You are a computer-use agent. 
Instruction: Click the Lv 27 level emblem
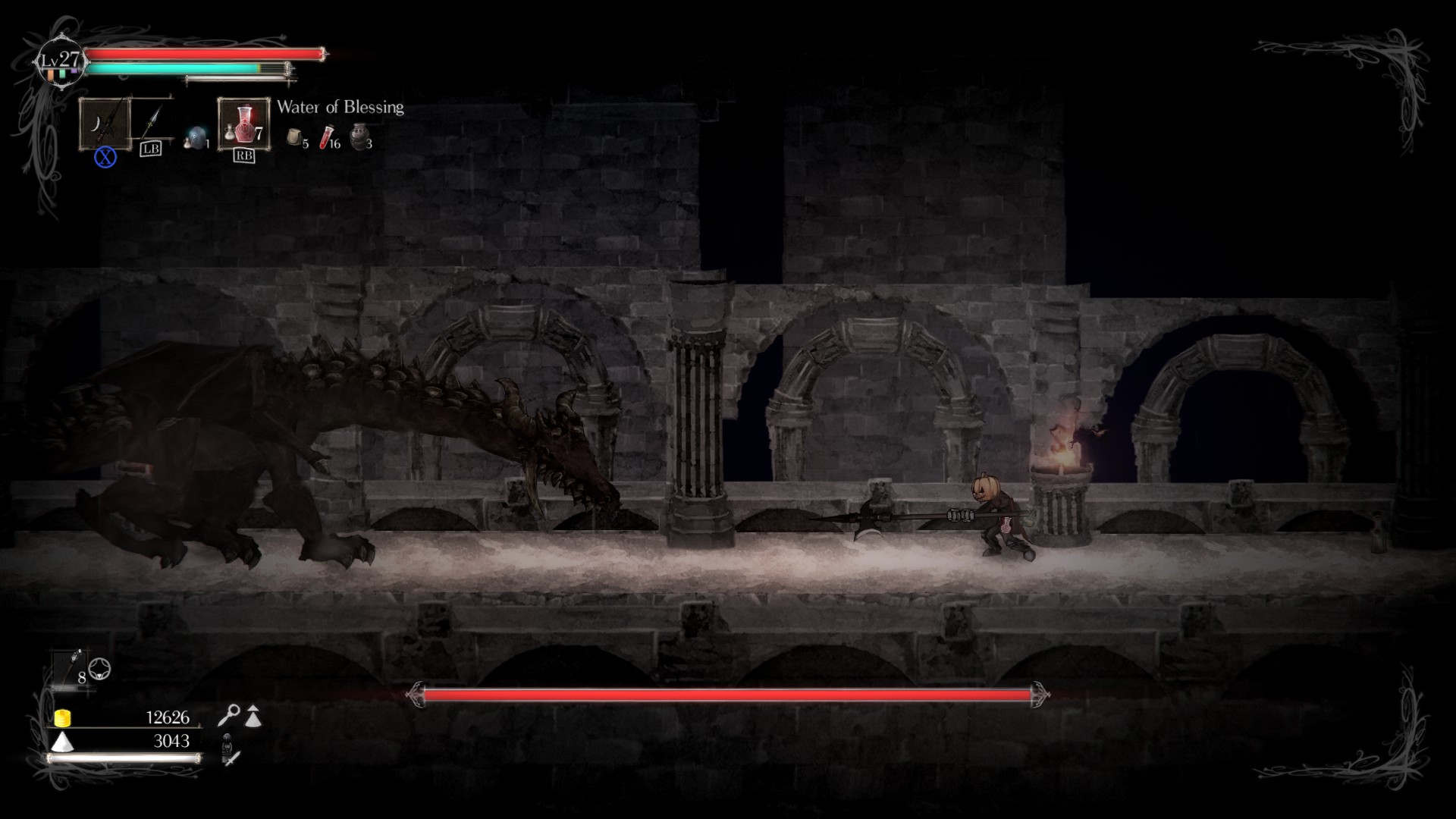(61, 61)
